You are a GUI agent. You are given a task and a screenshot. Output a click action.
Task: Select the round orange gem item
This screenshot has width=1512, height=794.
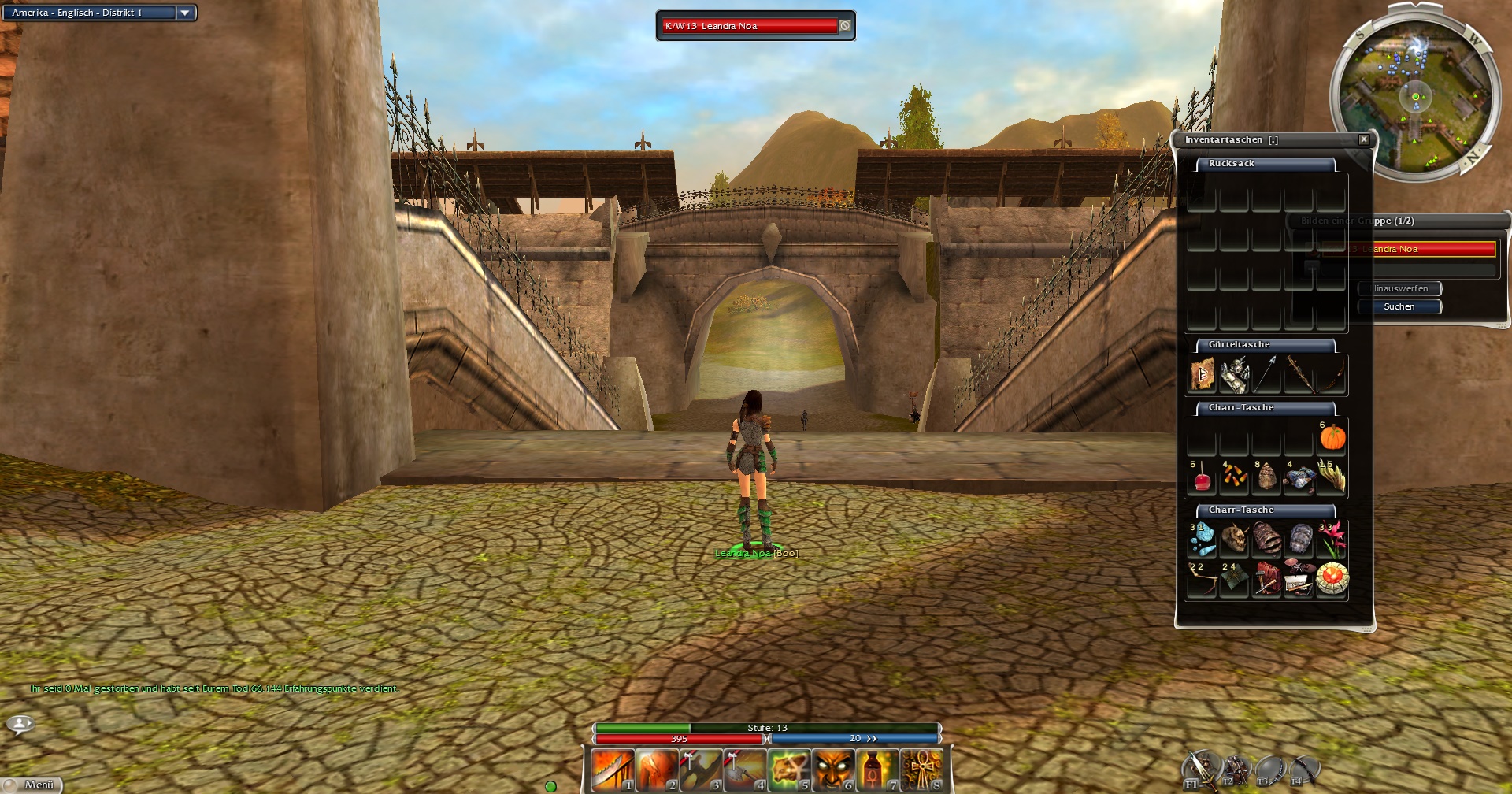pyautogui.click(x=1332, y=579)
